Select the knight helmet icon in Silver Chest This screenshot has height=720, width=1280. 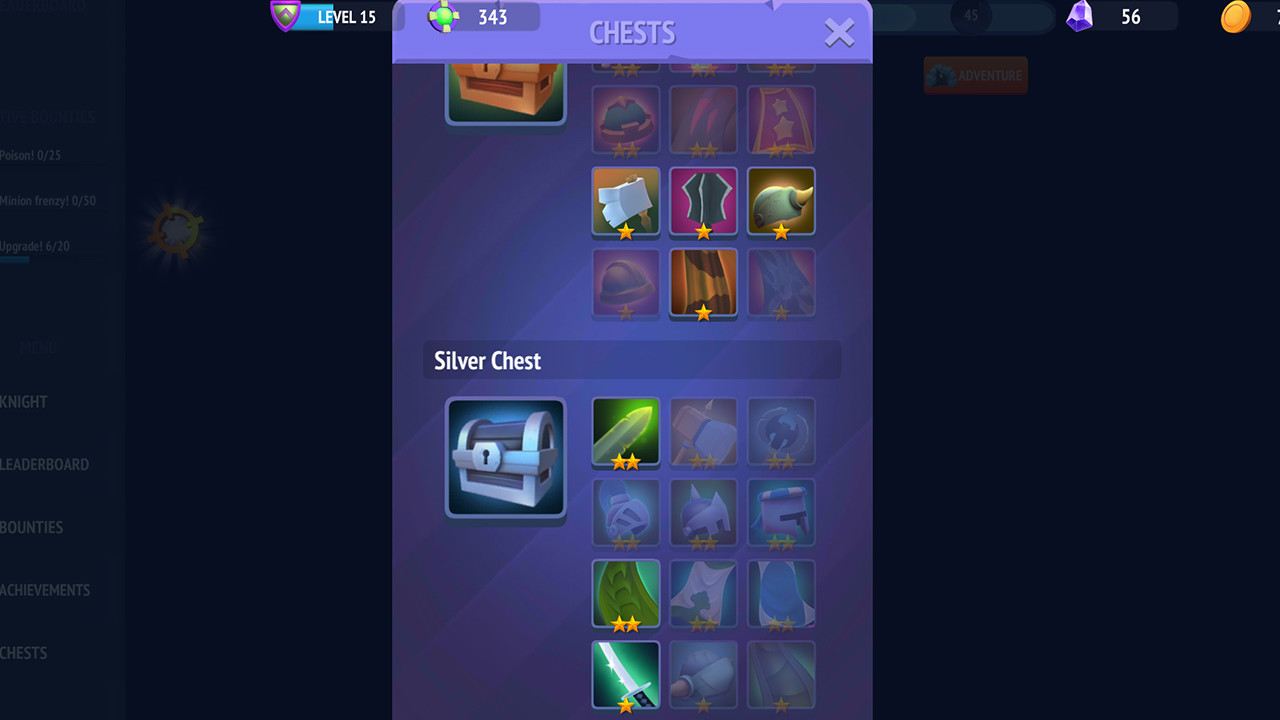(x=625, y=513)
